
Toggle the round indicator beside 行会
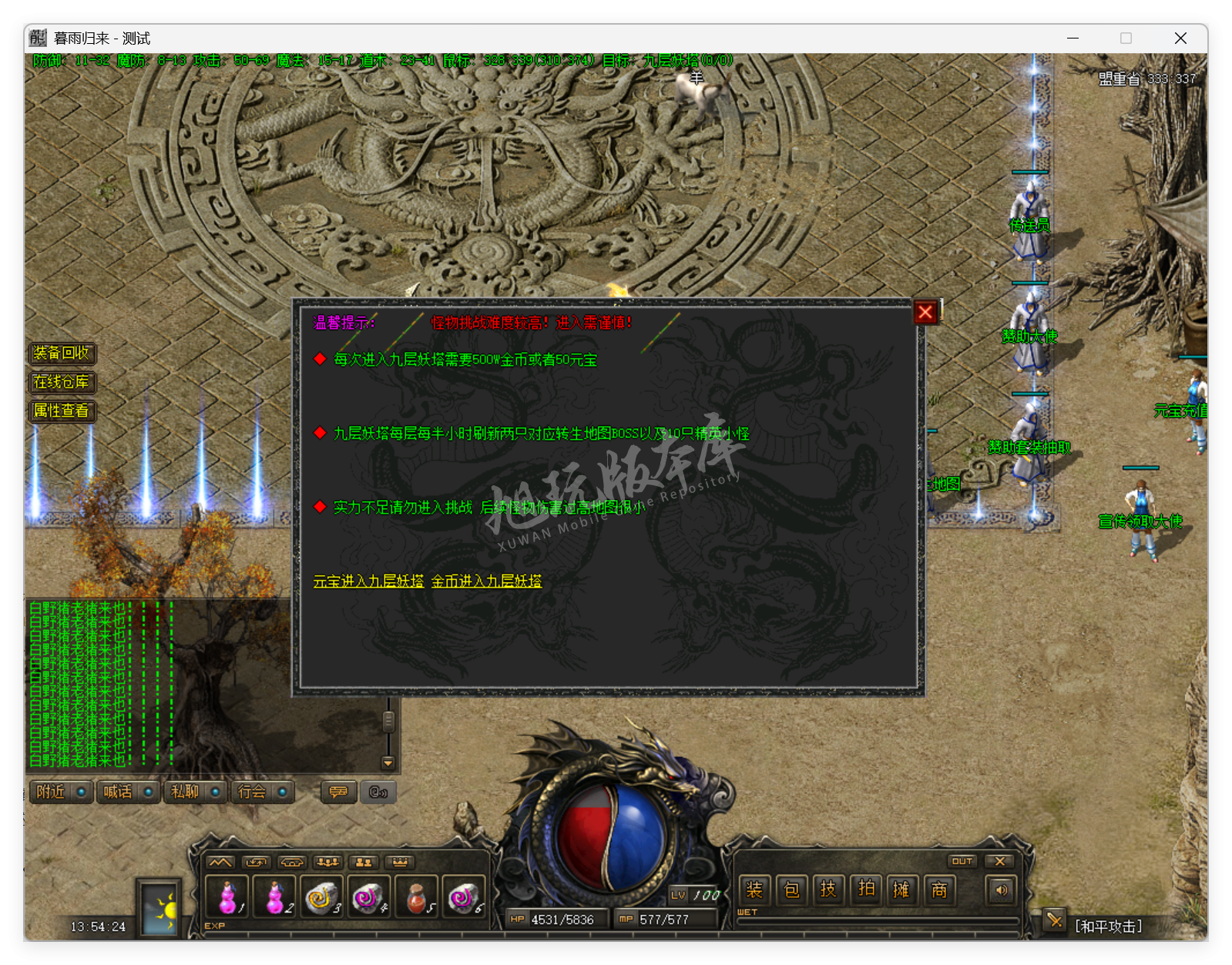click(x=282, y=792)
